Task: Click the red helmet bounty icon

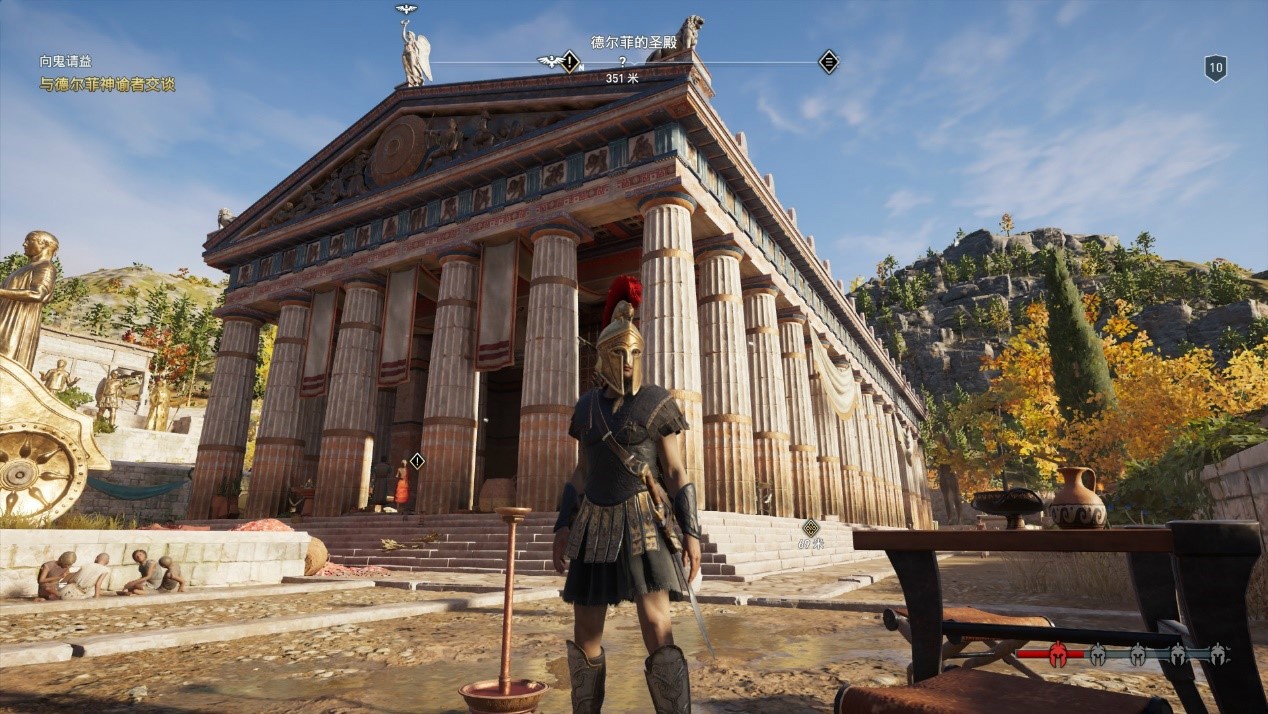Action: pos(1057,655)
